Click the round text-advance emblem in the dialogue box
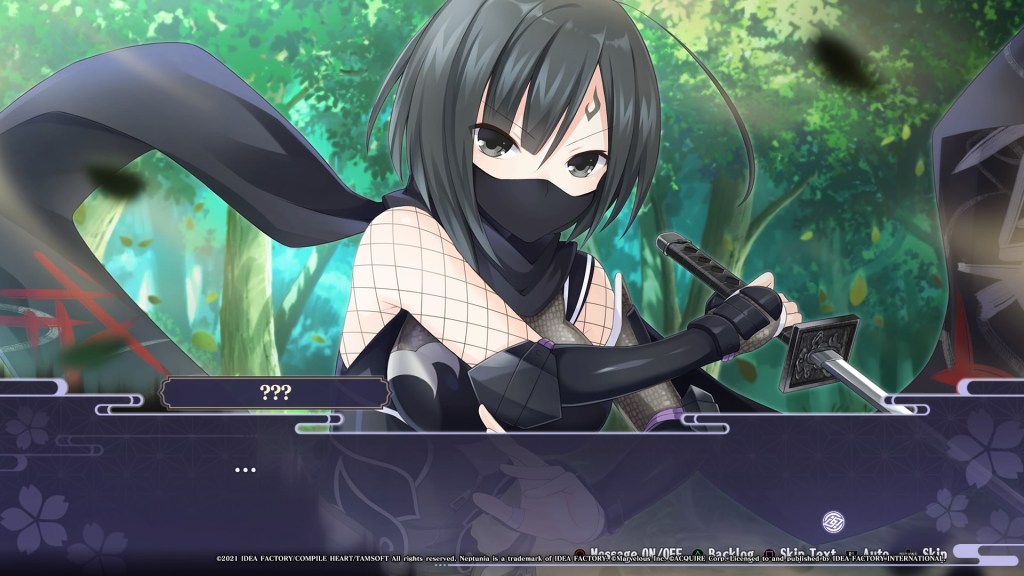 click(x=834, y=521)
